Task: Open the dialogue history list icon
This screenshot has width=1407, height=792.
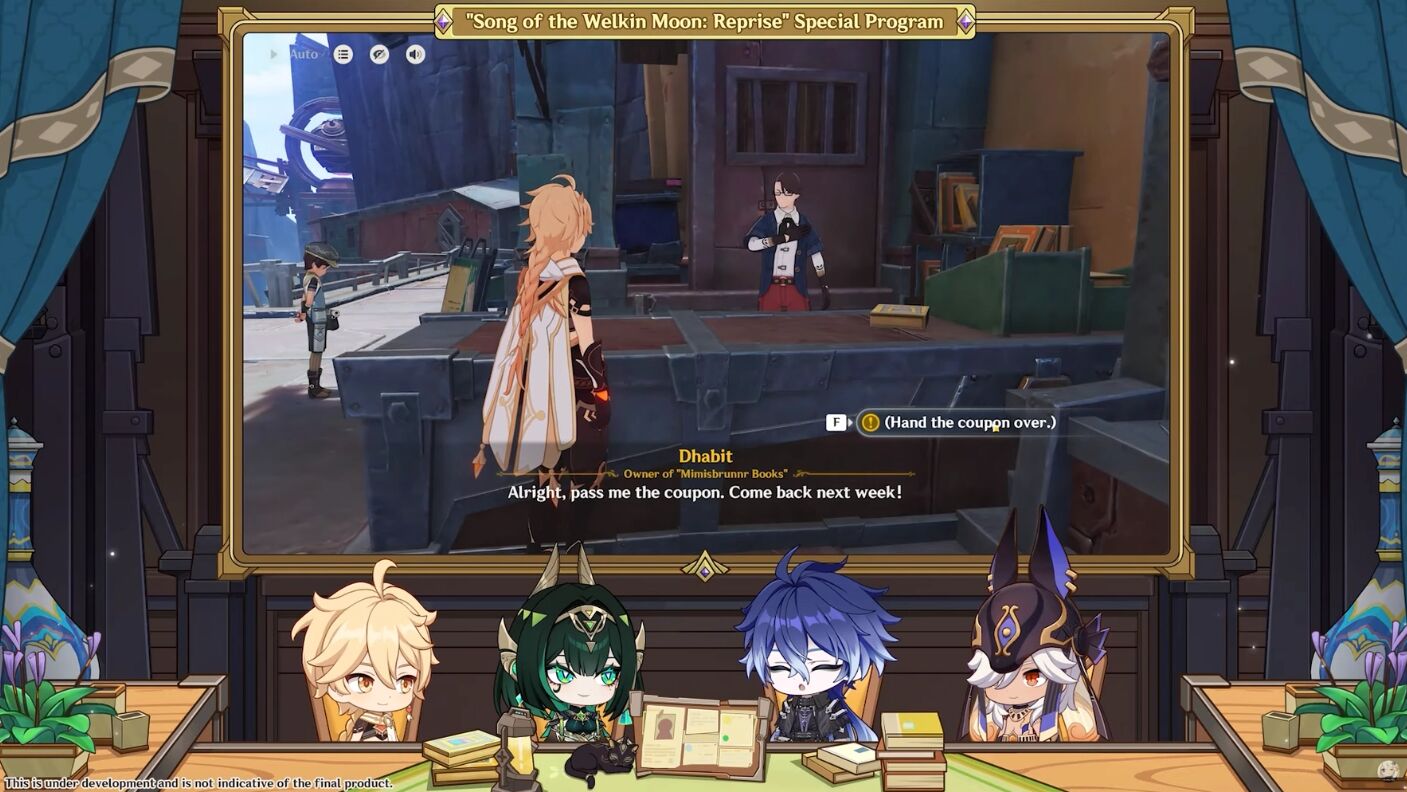Action: click(x=343, y=54)
